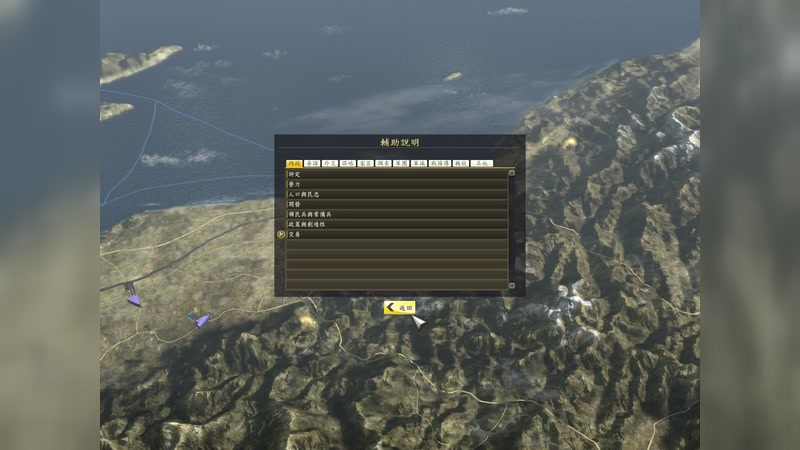Select the 機能 tab
Viewport: 800px width, 450px height.
tap(461, 163)
